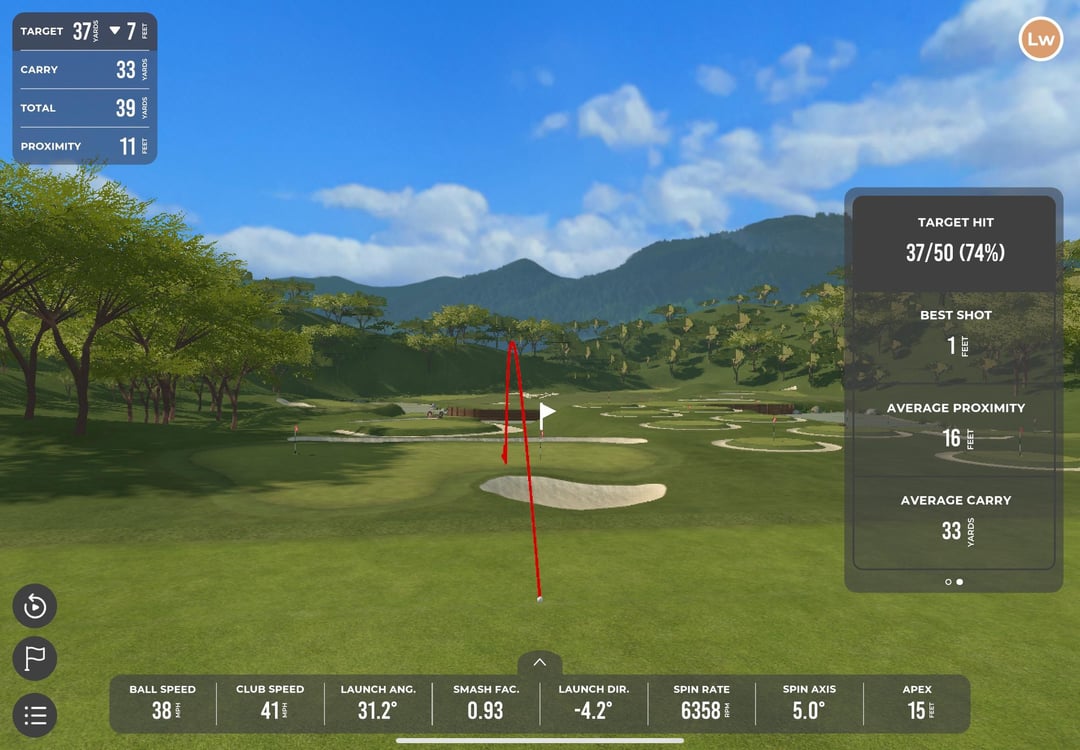Screen dimensions: 1080x750
Task: Open the list menu button
Action: click(x=35, y=715)
